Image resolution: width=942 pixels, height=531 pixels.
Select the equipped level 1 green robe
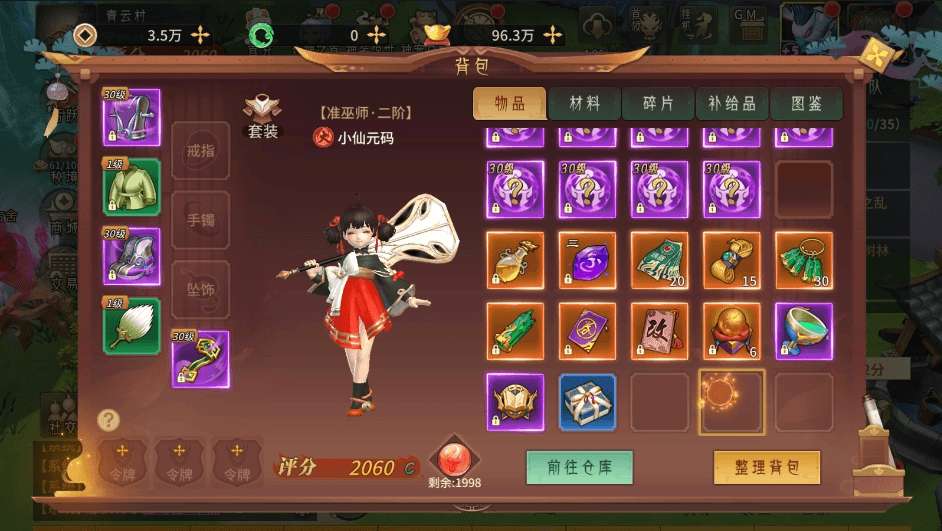point(132,187)
